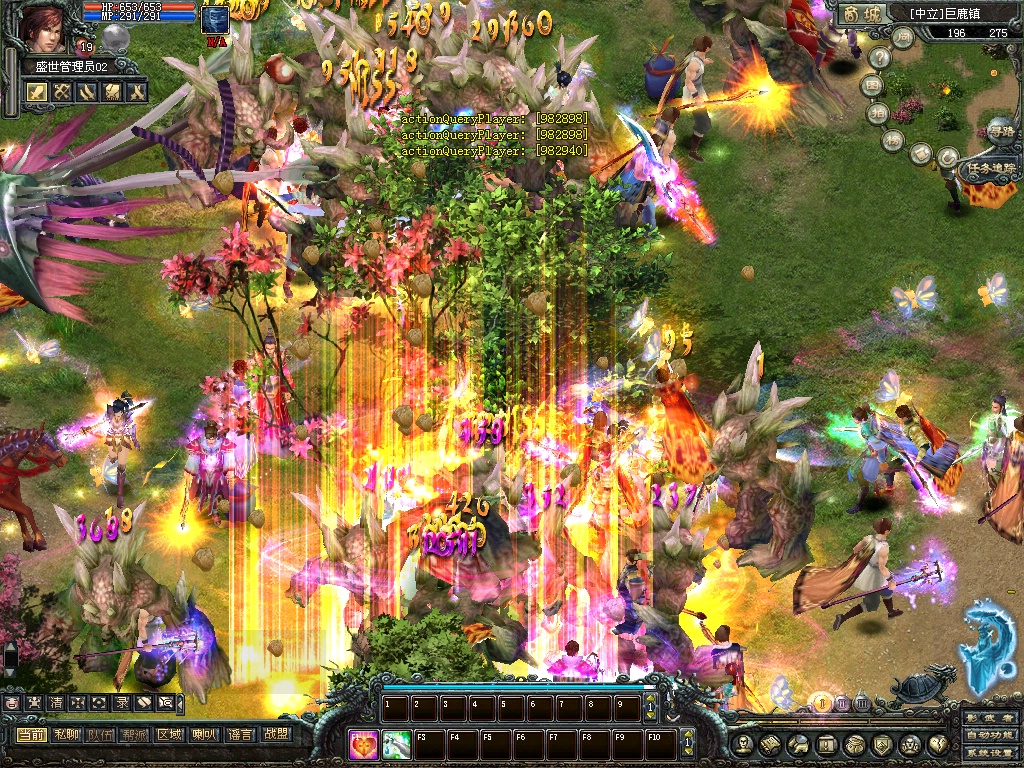Activate the F1 heart skill slot

pos(365,743)
